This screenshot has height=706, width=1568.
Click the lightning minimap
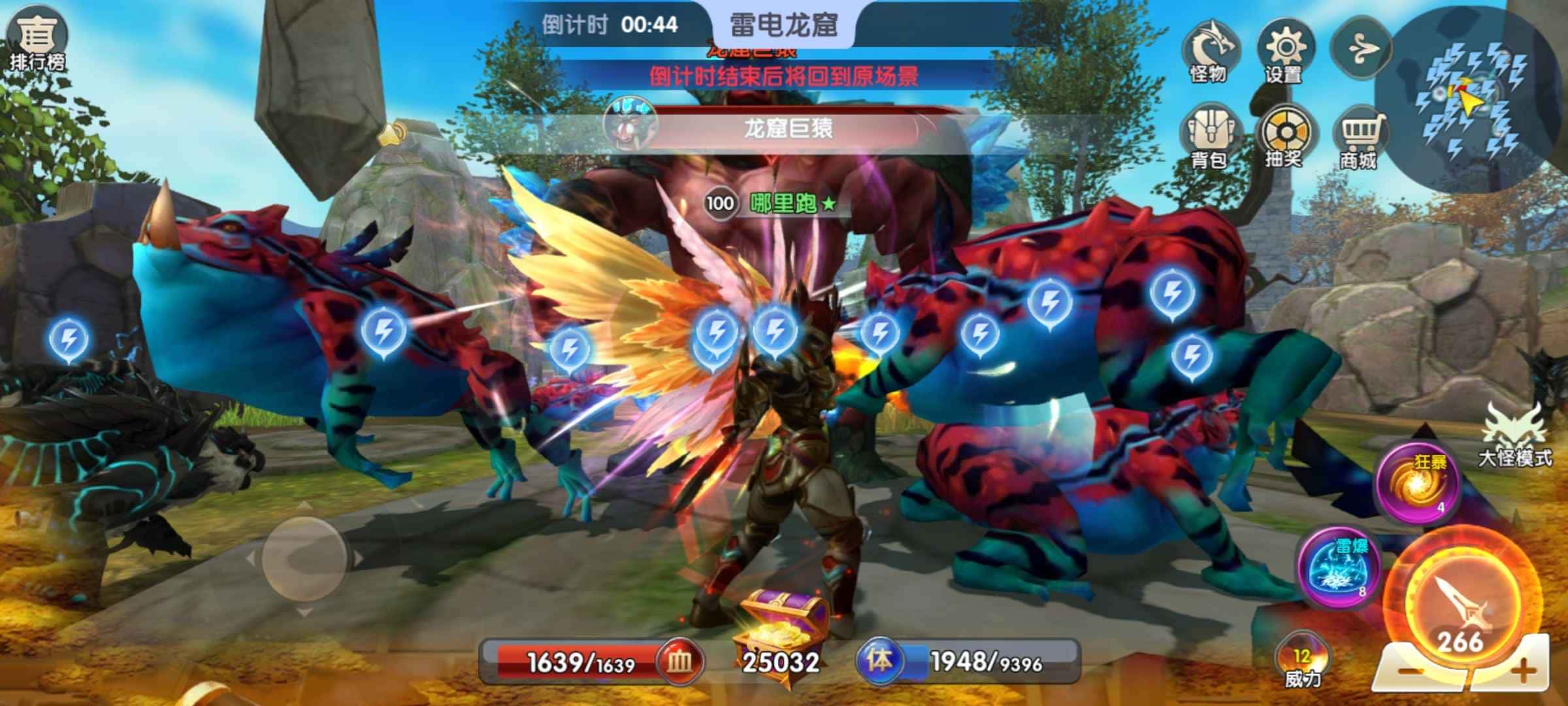(1470, 98)
